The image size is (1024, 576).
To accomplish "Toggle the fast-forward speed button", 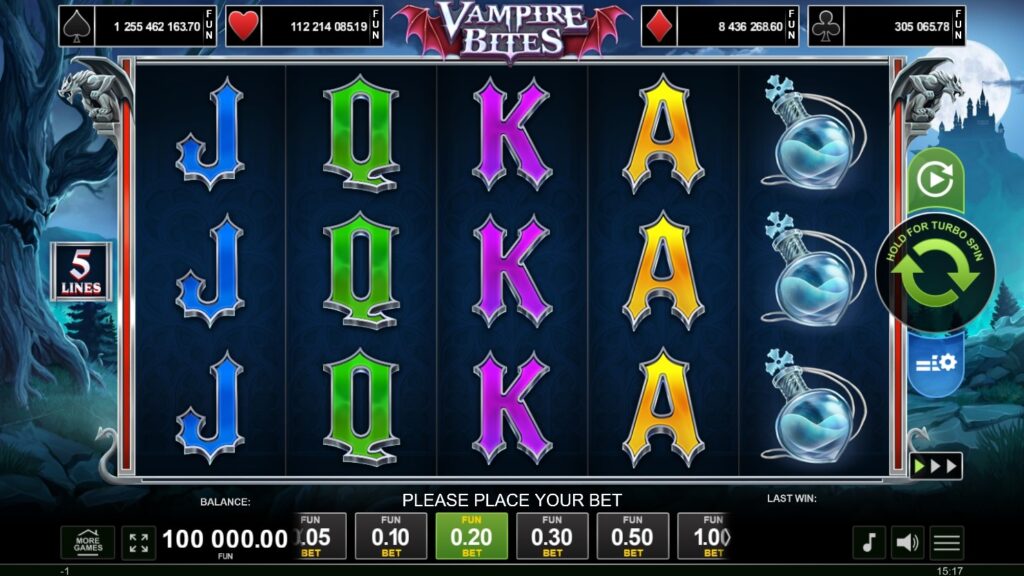I will 935,466.
